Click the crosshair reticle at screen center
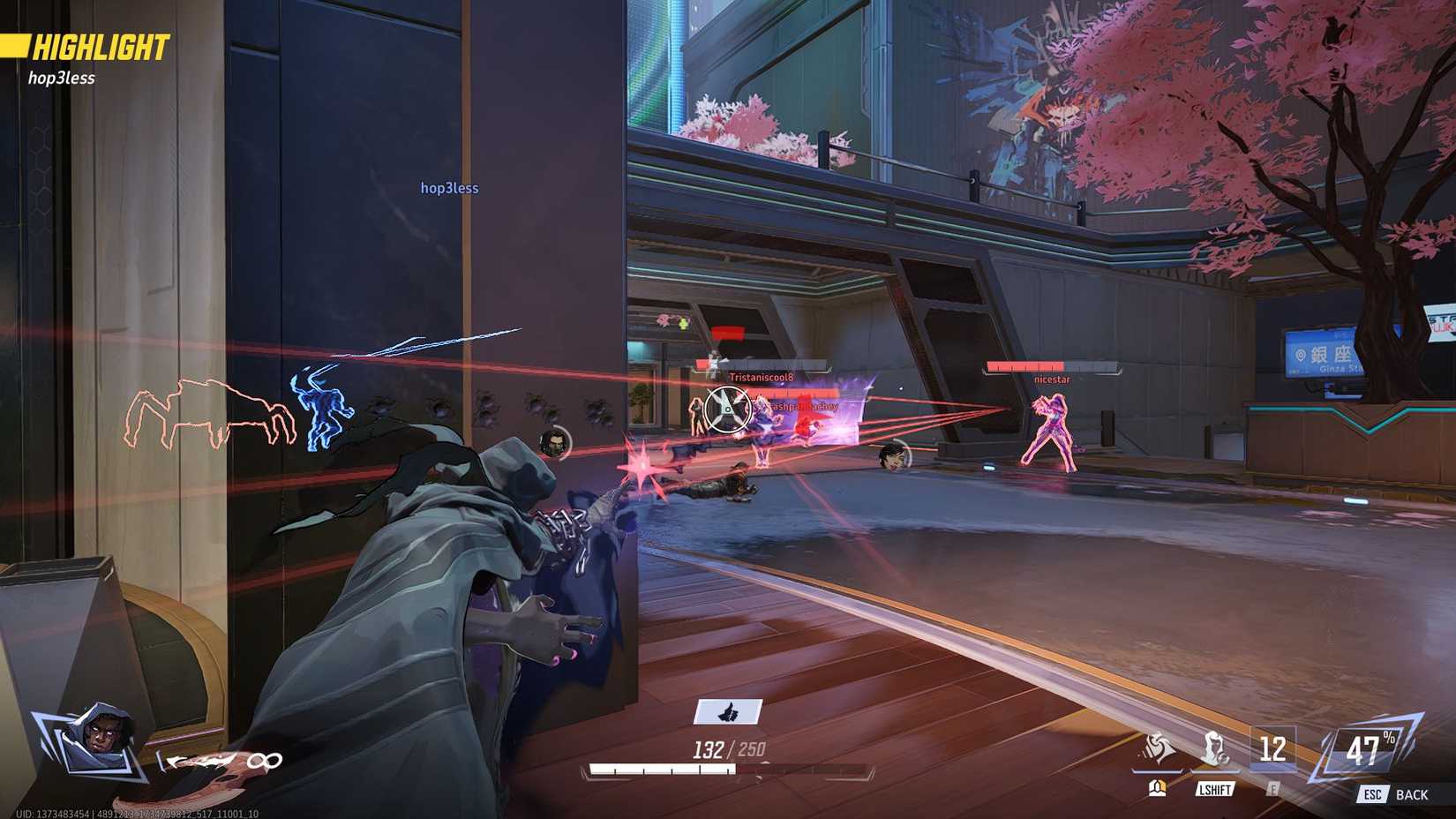The height and width of the screenshot is (819, 1456). point(726,409)
